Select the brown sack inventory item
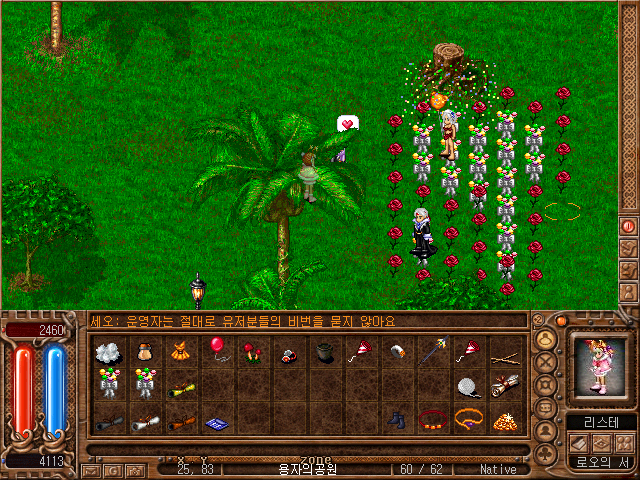Viewport: 640px width, 480px height. click(144, 351)
